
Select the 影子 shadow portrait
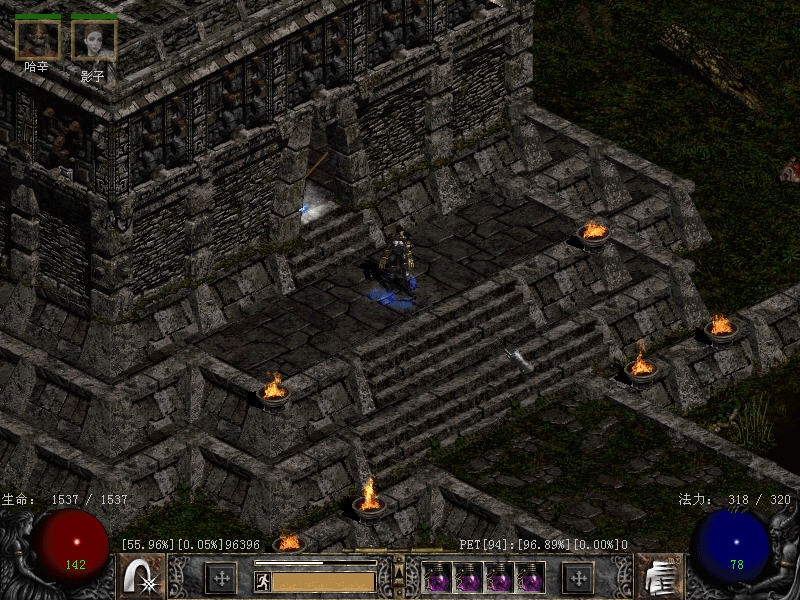click(94, 40)
